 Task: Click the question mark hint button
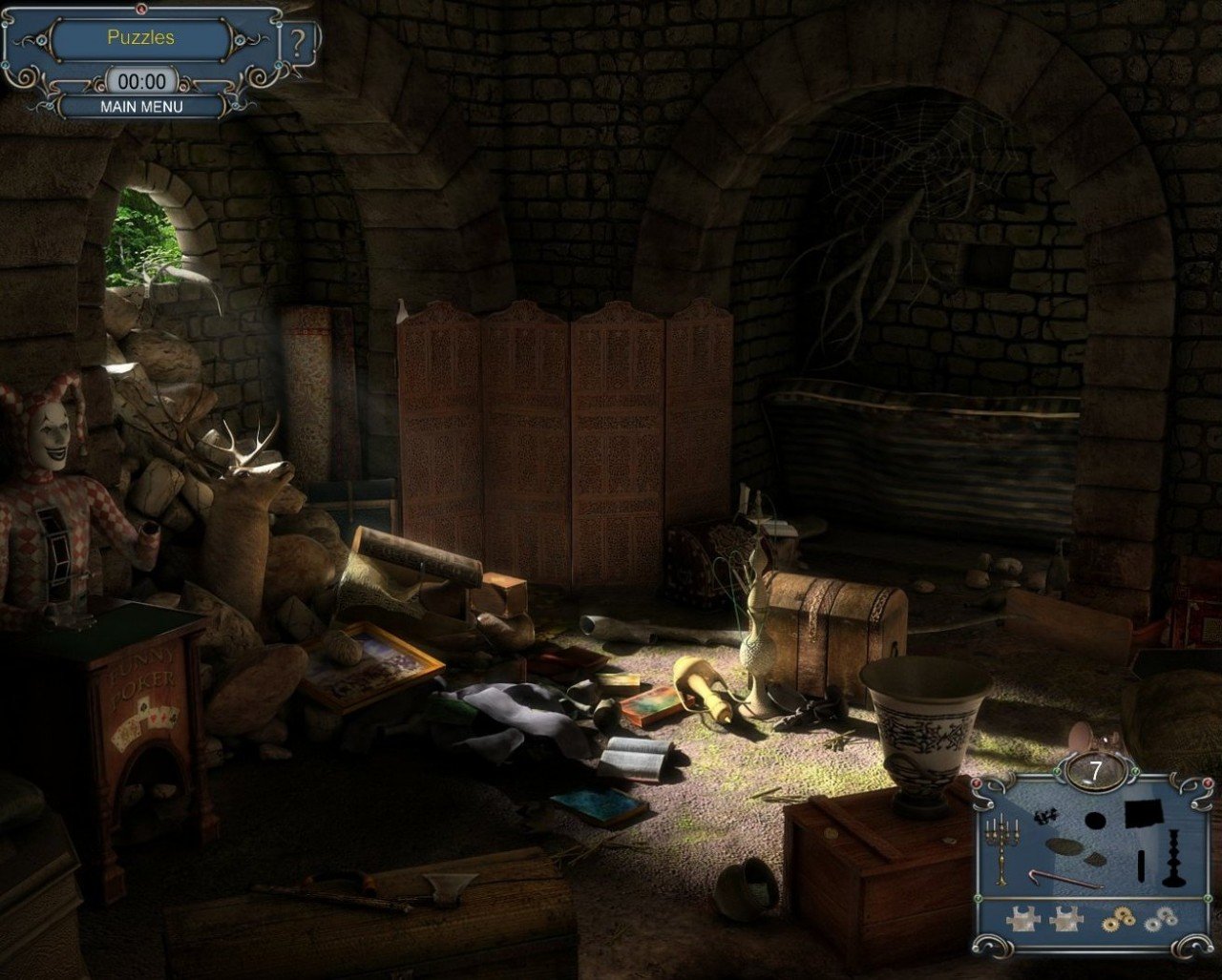299,45
